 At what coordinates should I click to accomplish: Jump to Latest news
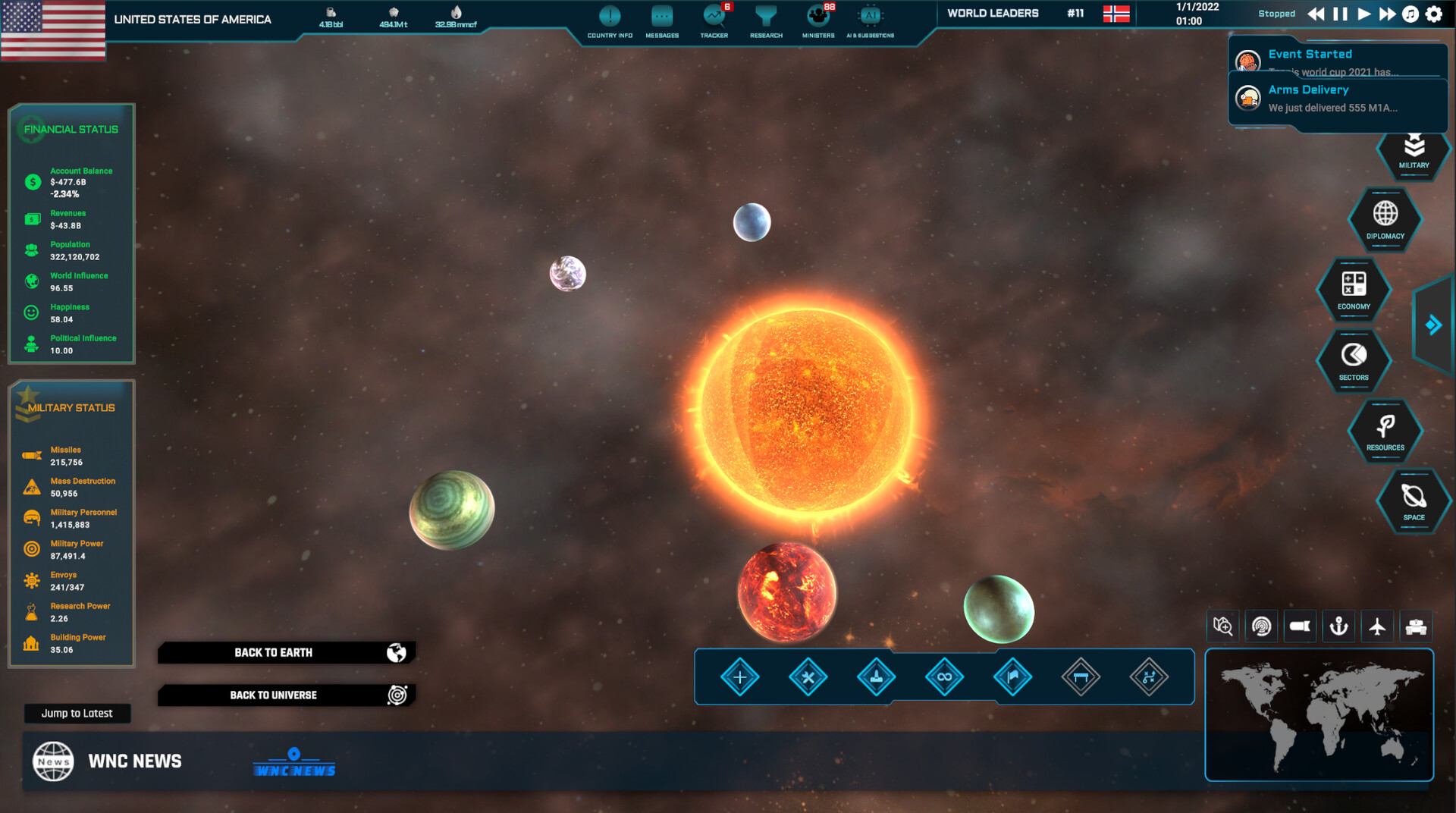point(77,714)
